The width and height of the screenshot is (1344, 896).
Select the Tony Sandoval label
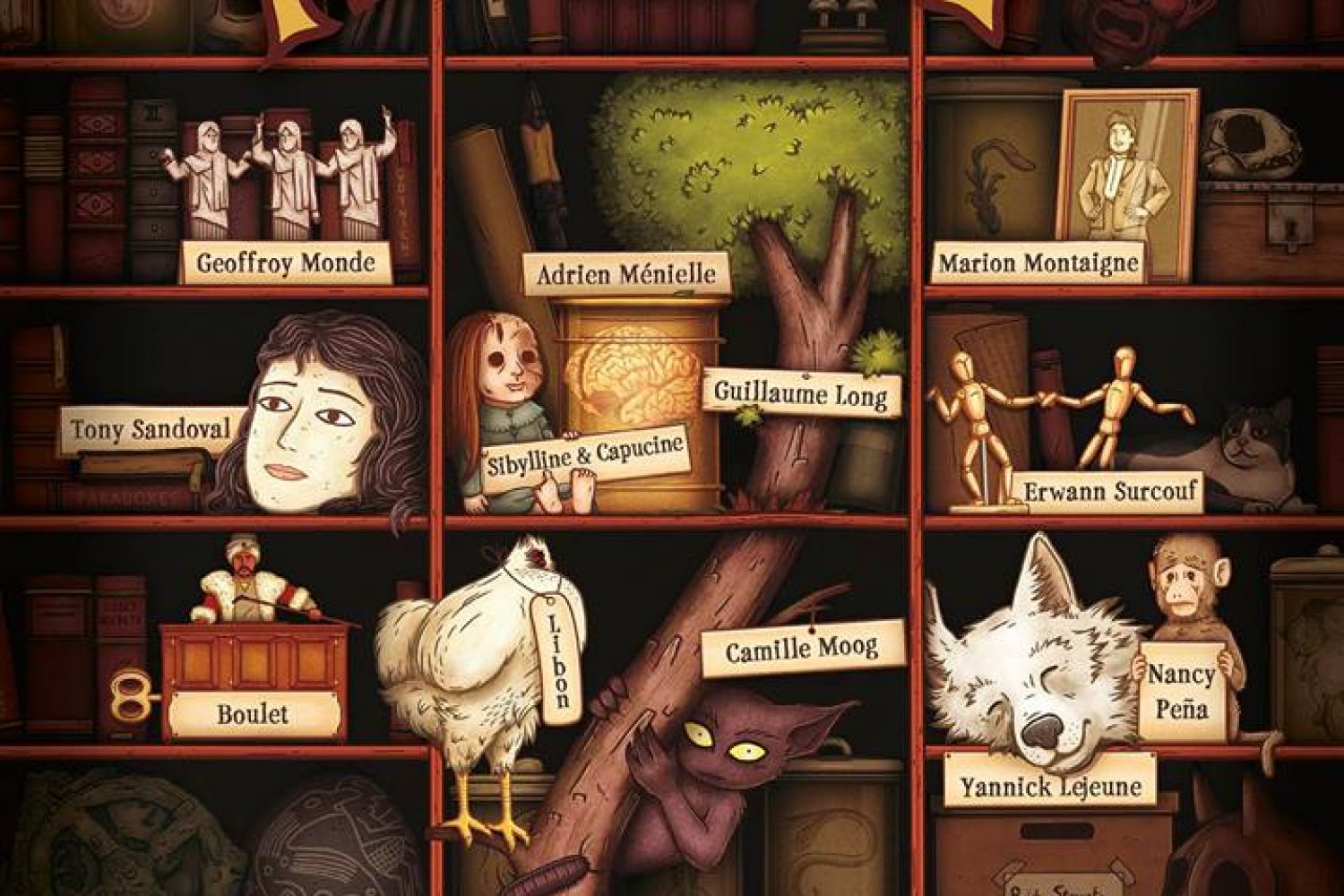point(151,429)
